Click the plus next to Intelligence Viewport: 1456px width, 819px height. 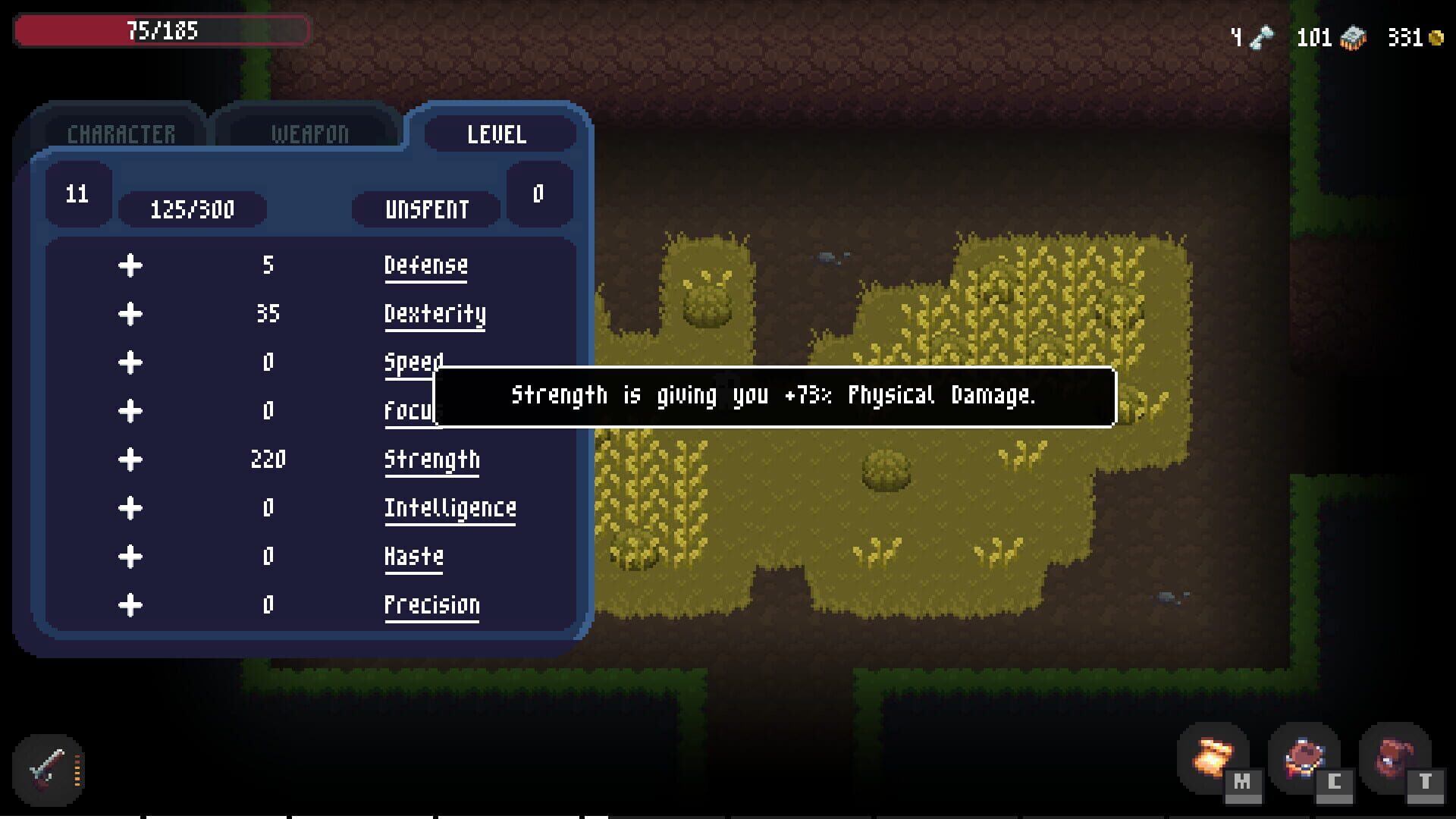(x=130, y=507)
